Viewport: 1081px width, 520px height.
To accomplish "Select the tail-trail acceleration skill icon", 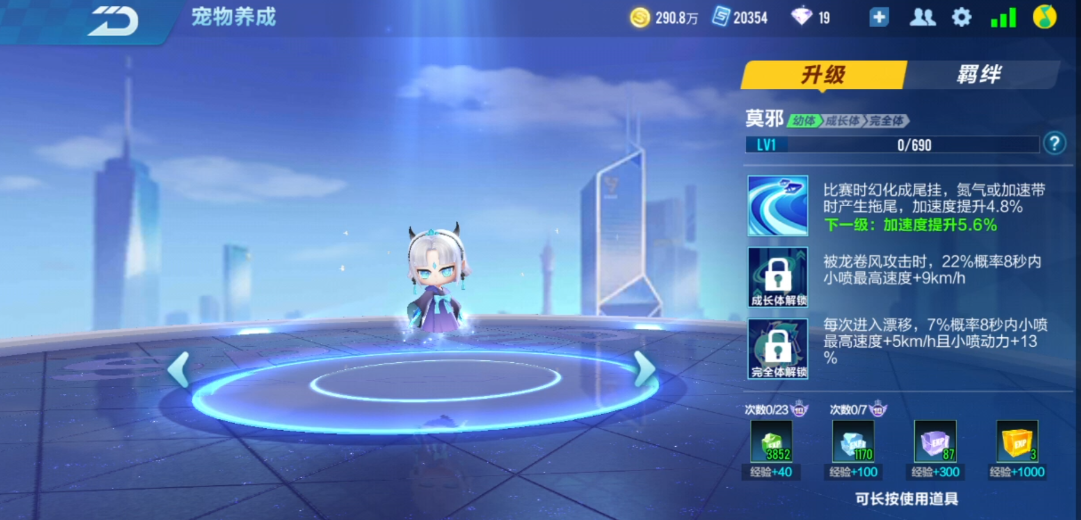I will point(777,206).
